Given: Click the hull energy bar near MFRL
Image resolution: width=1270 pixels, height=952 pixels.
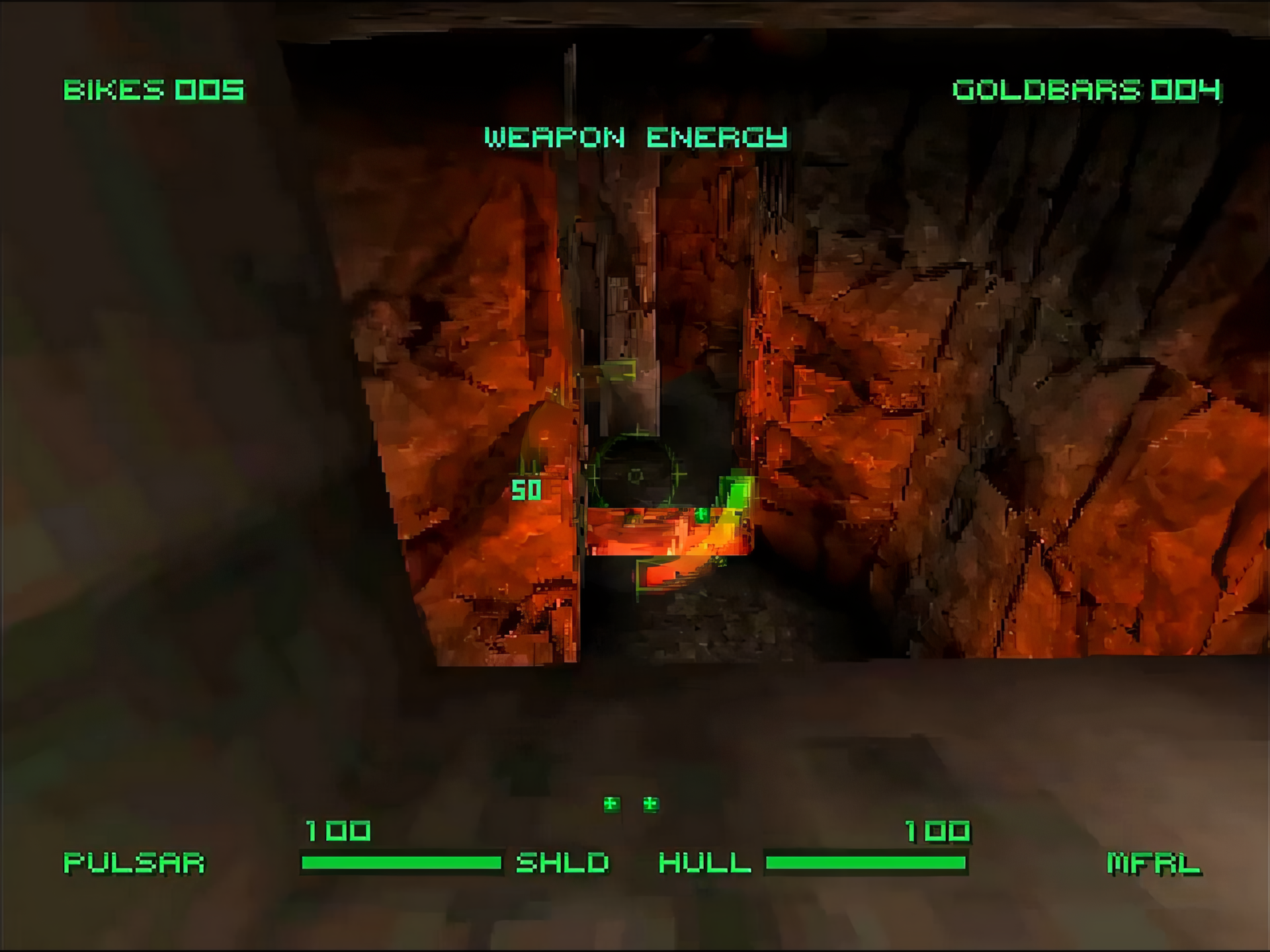Looking at the screenshot, I should pyautogui.click(x=867, y=861).
